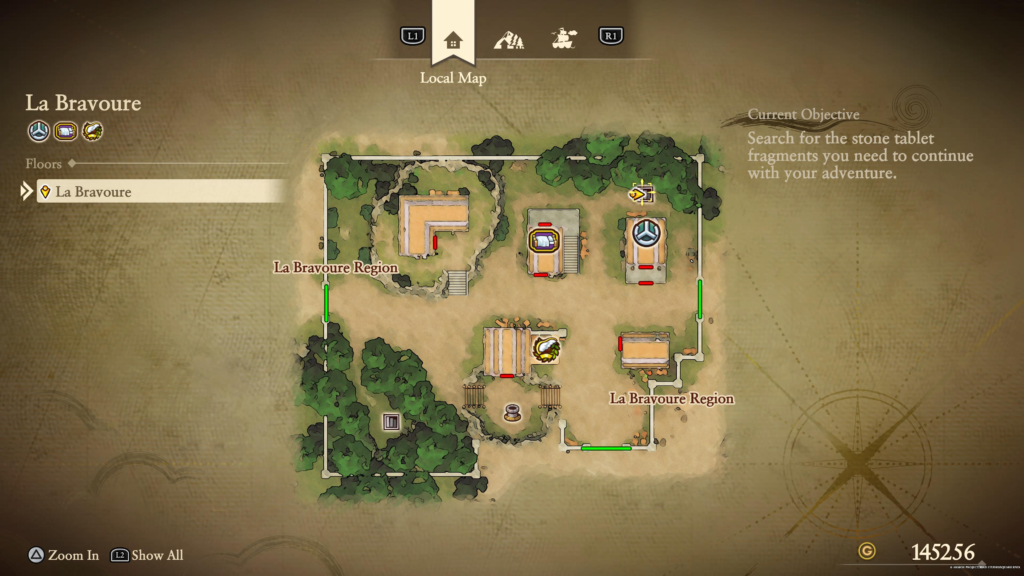Switch to the mountain region map tab

(509, 40)
